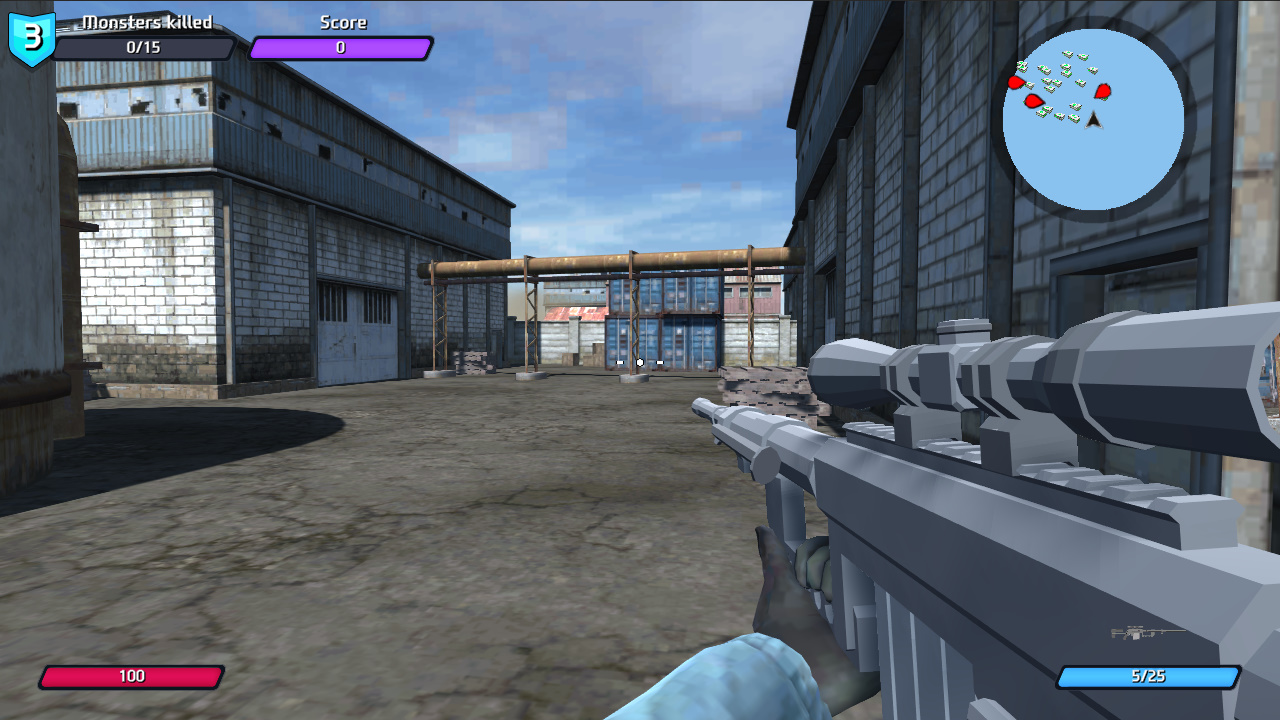Click the crosshair at screen center
This screenshot has width=1280, height=720.
[x=640, y=363]
